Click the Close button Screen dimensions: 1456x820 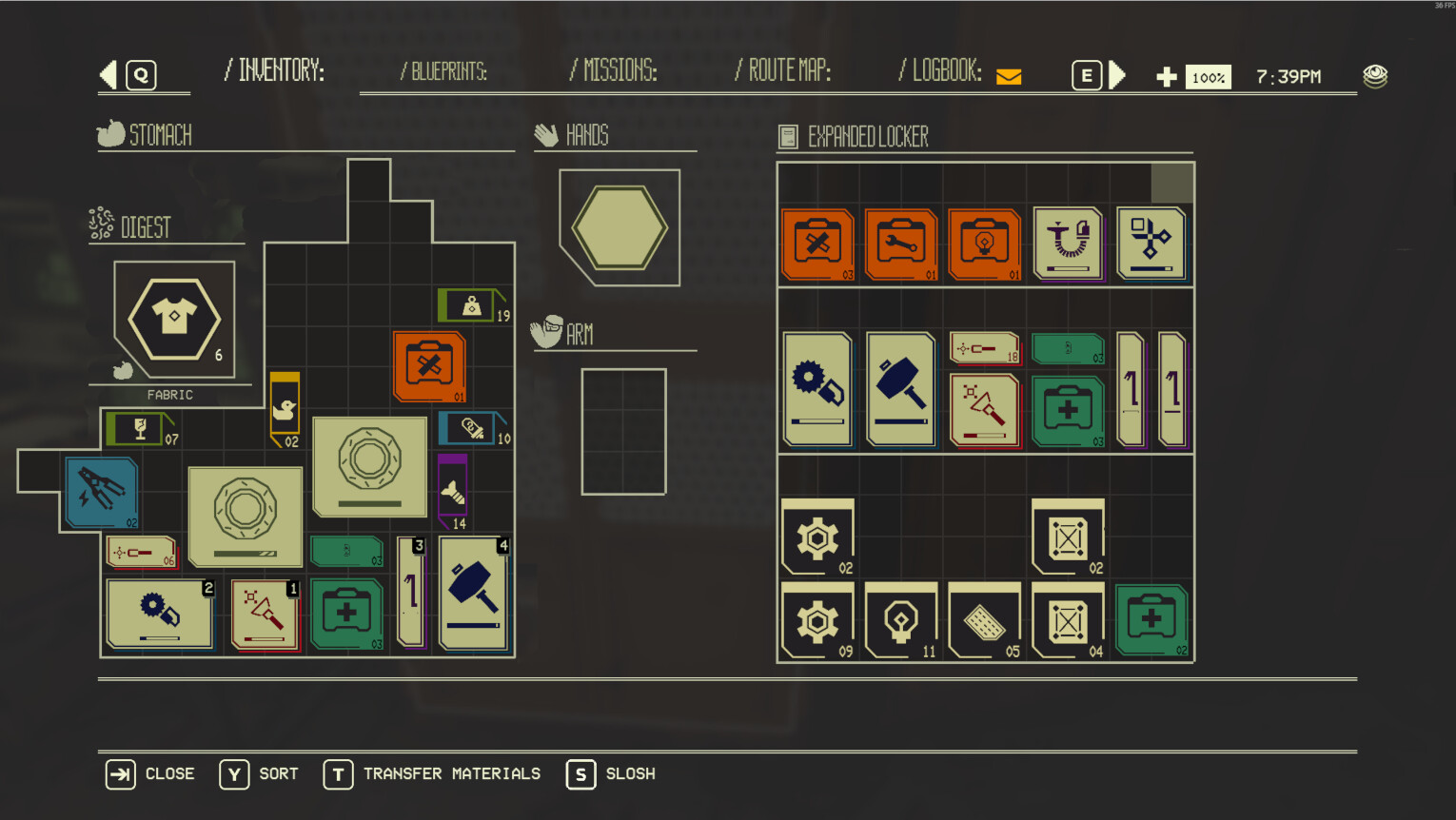(150, 774)
